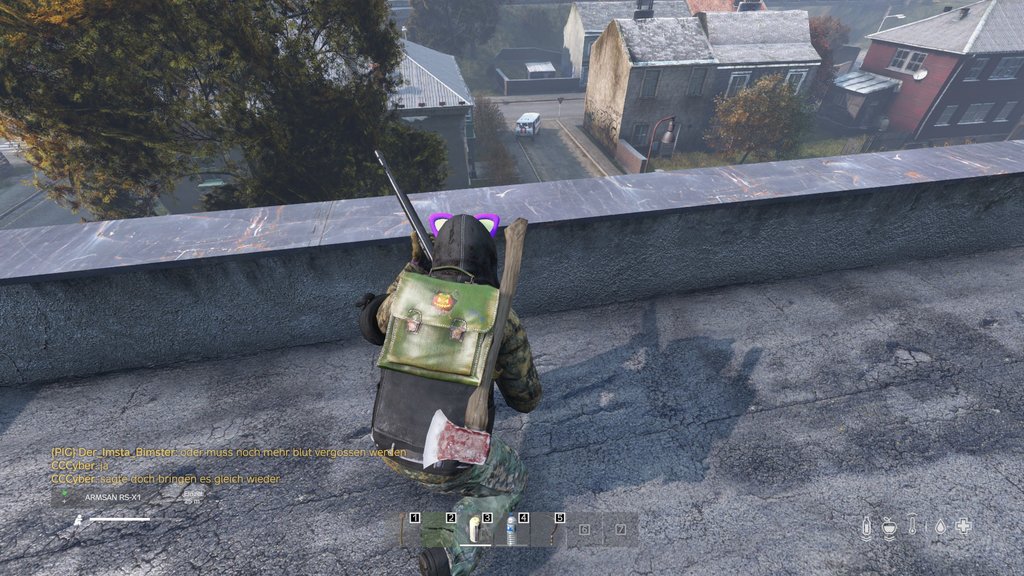Viewport: 1024px width, 576px height.
Task: Click Der_Imsta_Bimster's chat message
Action: coord(228,452)
